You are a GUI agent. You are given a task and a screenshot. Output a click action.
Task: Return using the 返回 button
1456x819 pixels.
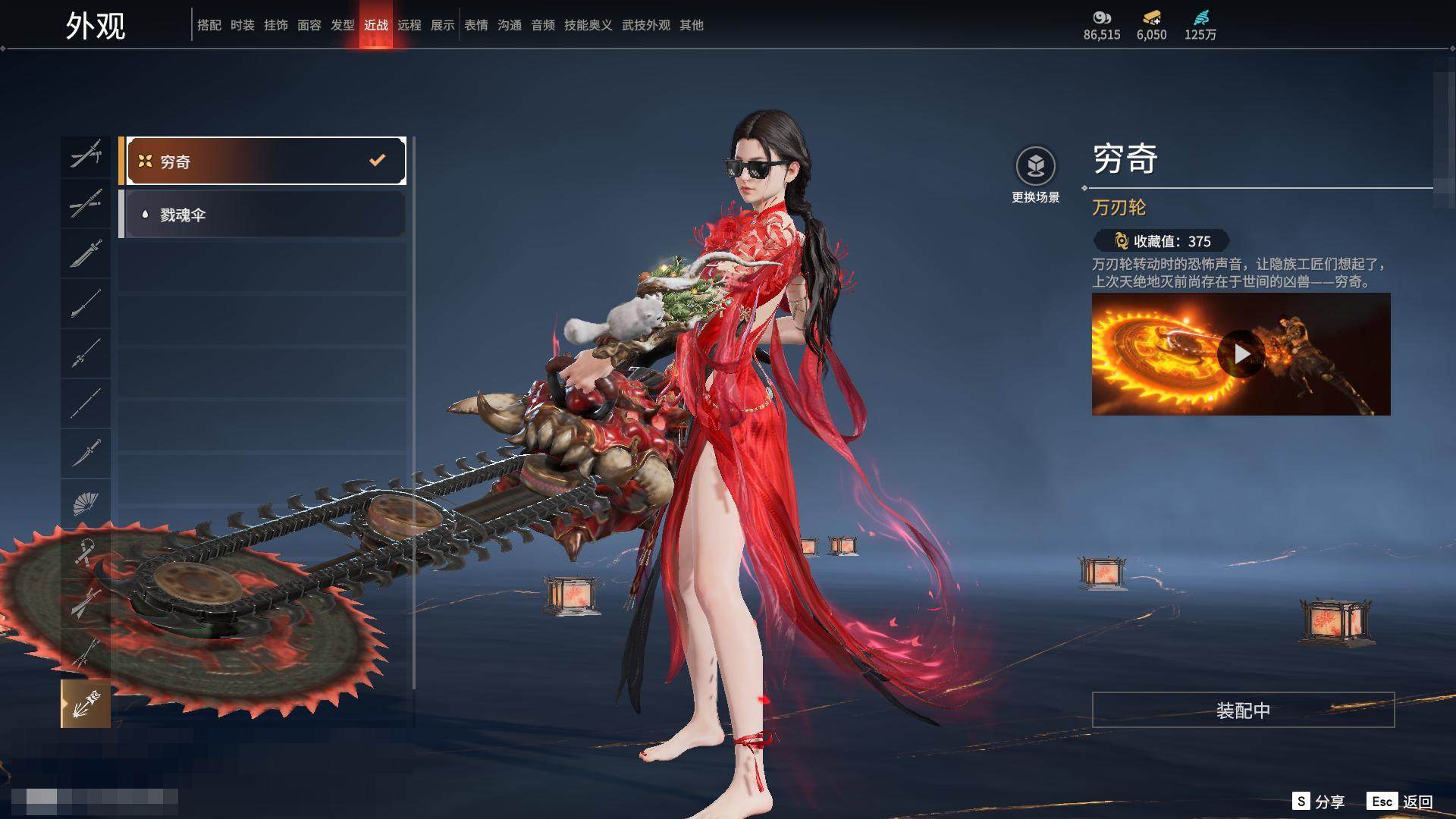[1401, 802]
